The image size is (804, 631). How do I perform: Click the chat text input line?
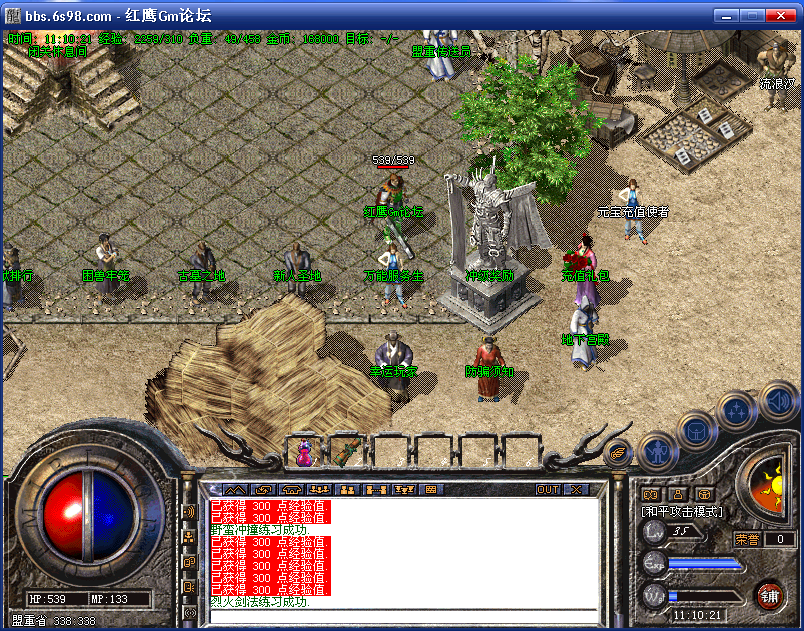[x=400, y=615]
